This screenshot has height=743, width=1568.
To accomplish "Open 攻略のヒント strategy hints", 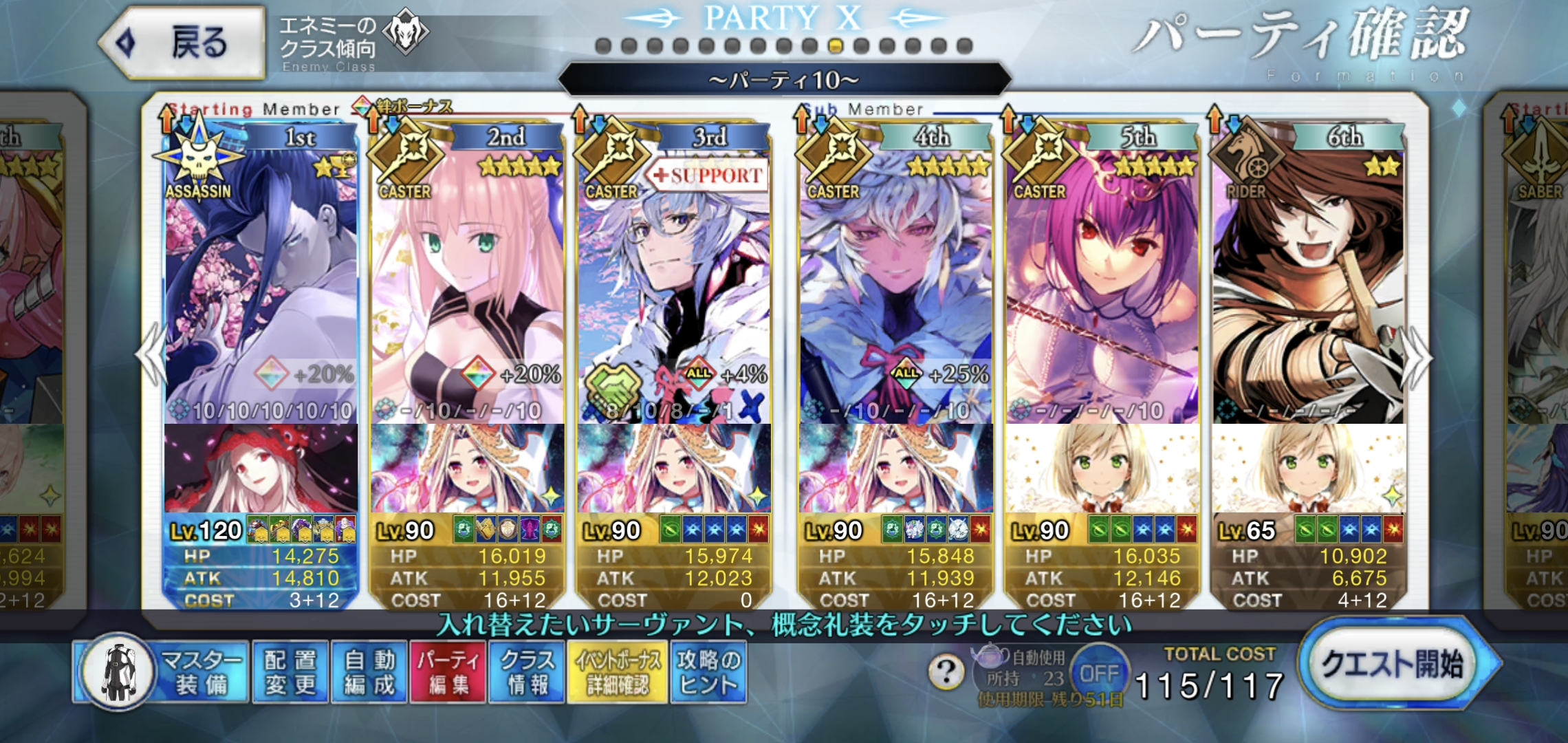I will coord(708,672).
